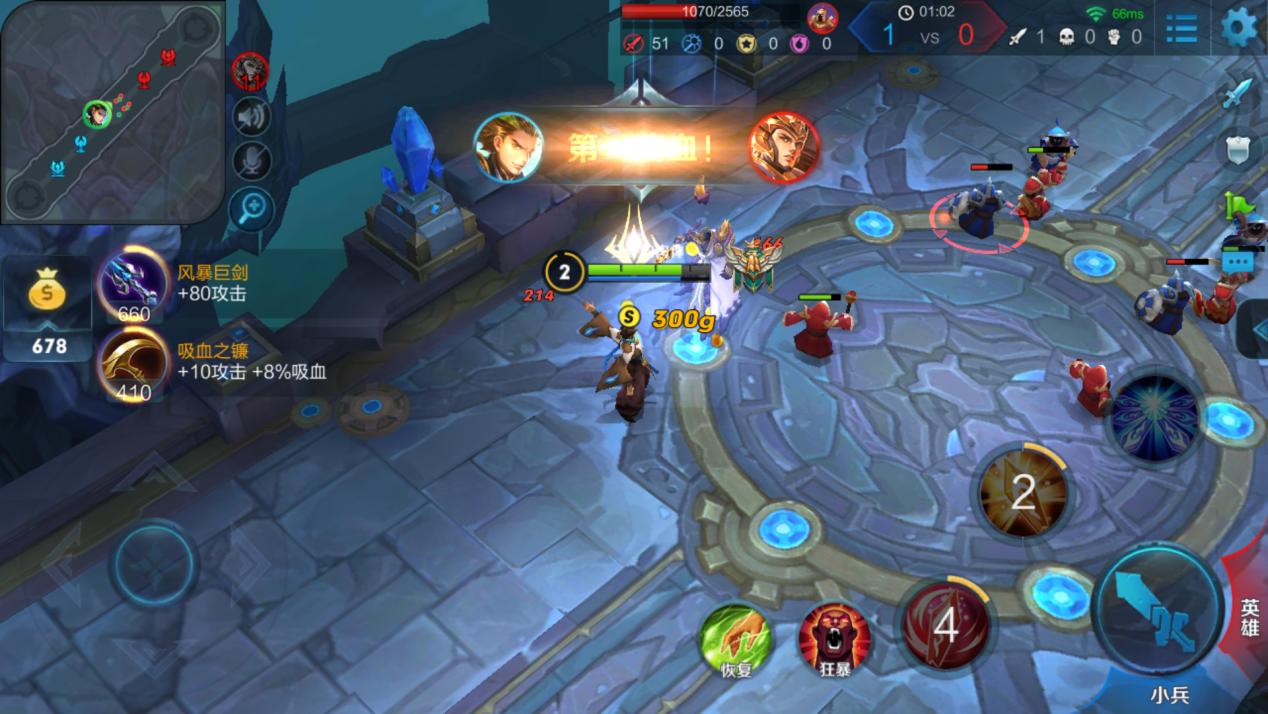Click the minimap
This screenshot has height=714, width=1268.
(112, 112)
